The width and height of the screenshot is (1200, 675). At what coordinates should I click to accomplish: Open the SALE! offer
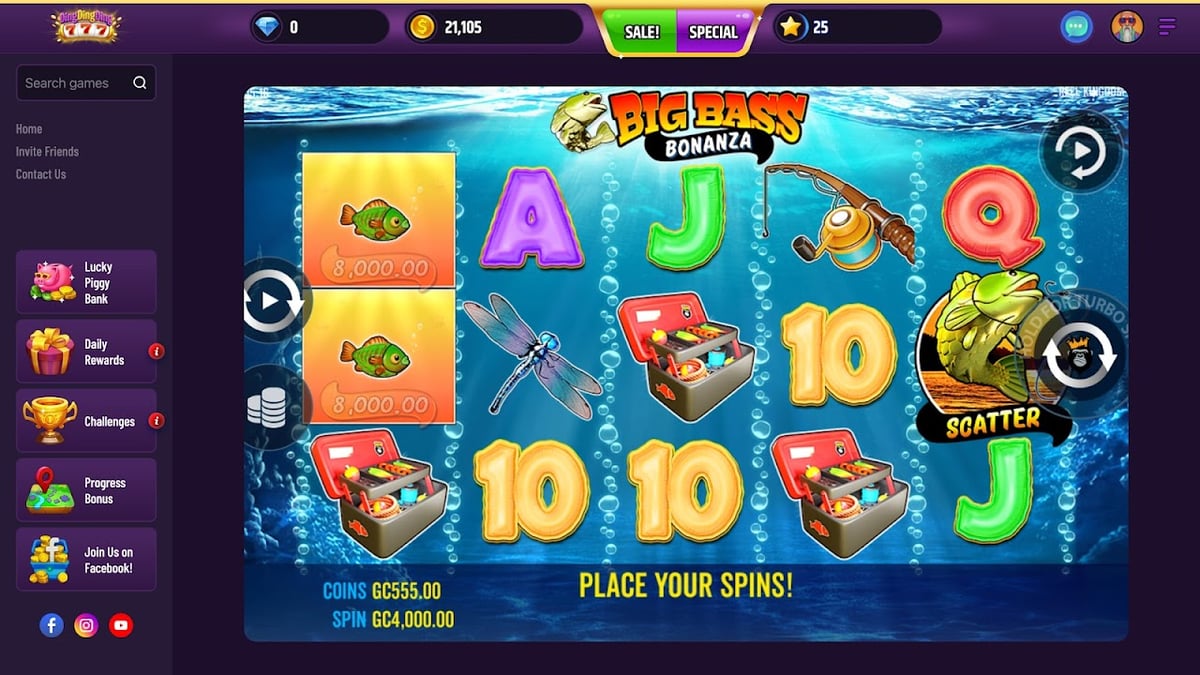[x=641, y=32]
